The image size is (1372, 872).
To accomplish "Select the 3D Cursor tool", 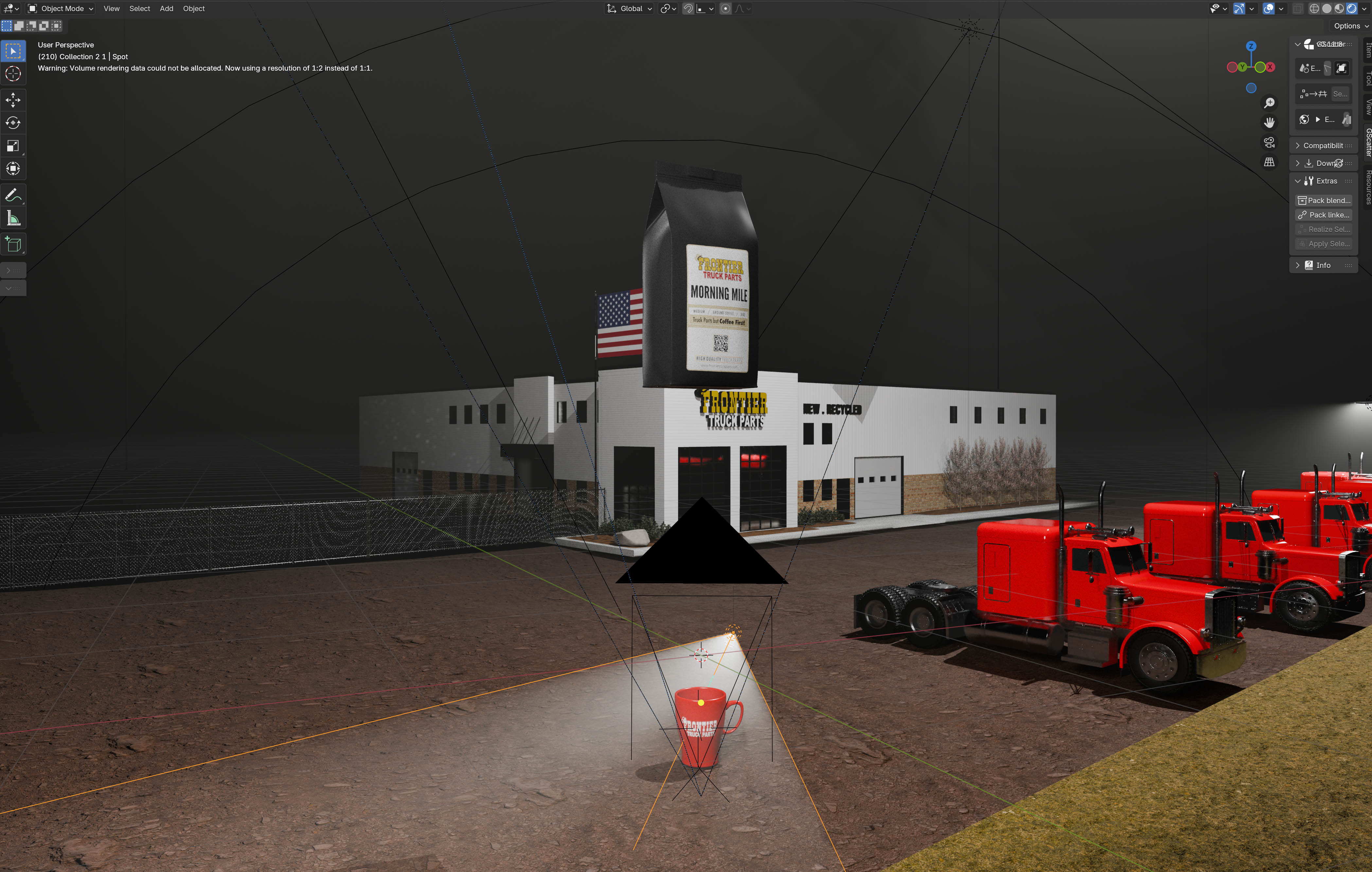I will point(13,74).
